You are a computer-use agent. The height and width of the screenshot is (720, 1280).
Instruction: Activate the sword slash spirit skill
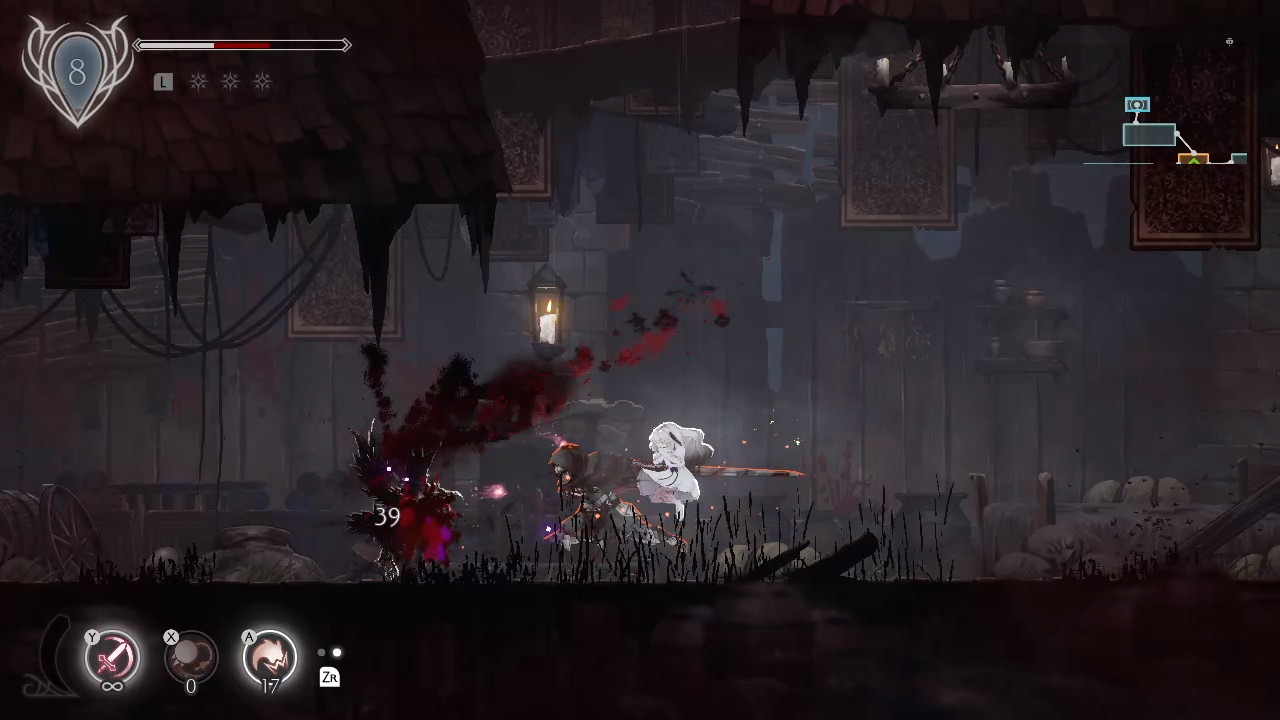(x=112, y=657)
